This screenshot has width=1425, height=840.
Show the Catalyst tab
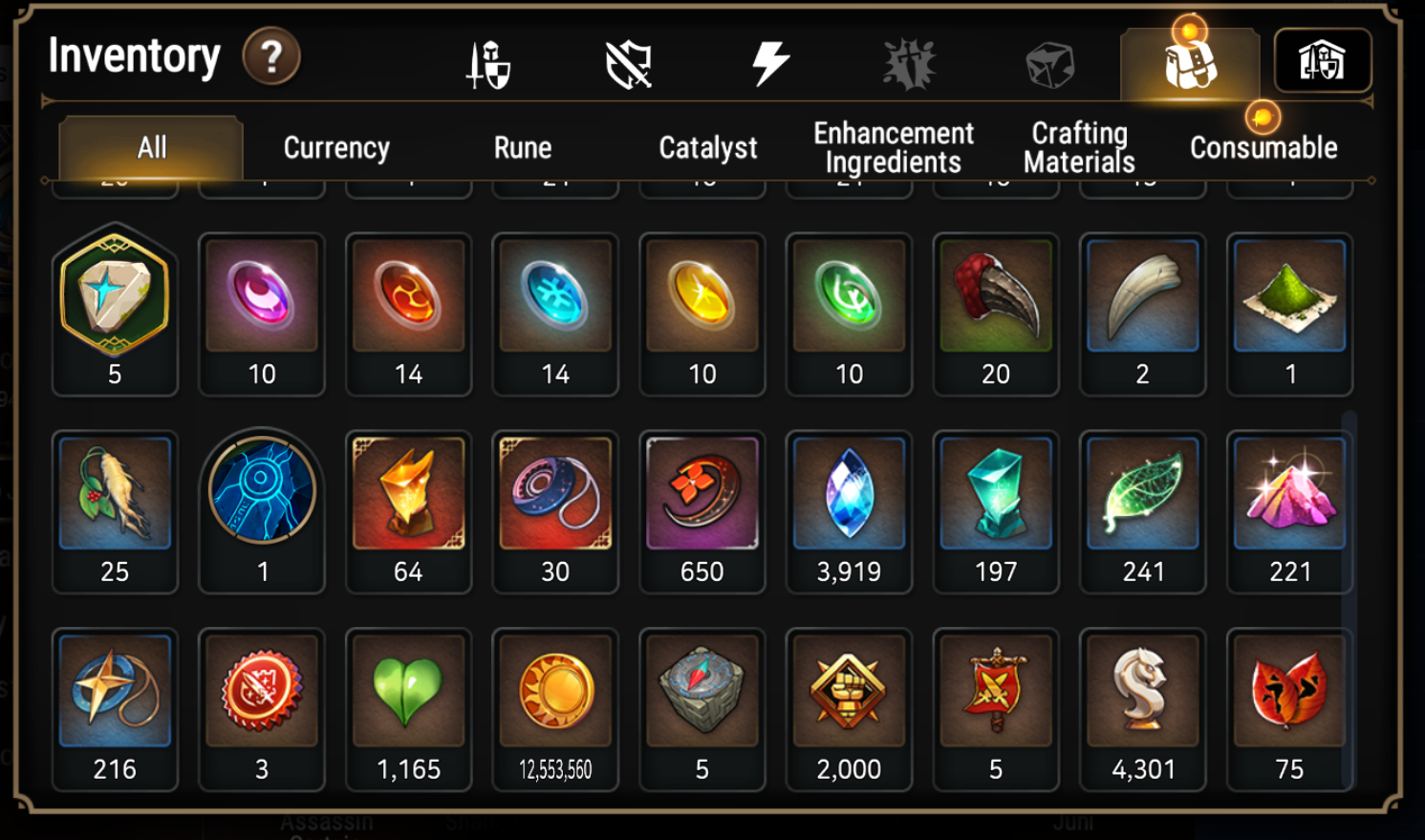click(707, 148)
